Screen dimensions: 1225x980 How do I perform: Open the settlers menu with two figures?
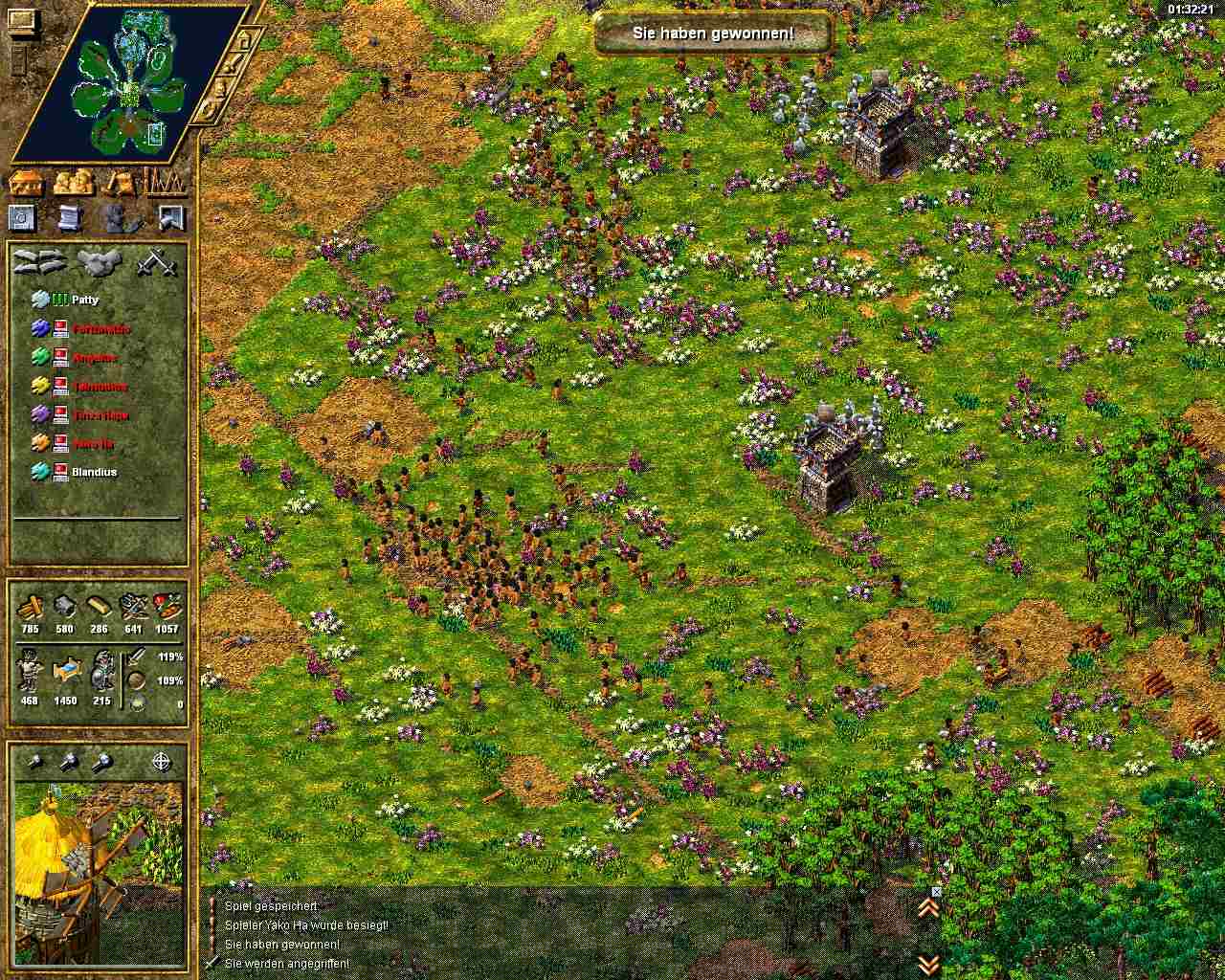click(74, 182)
